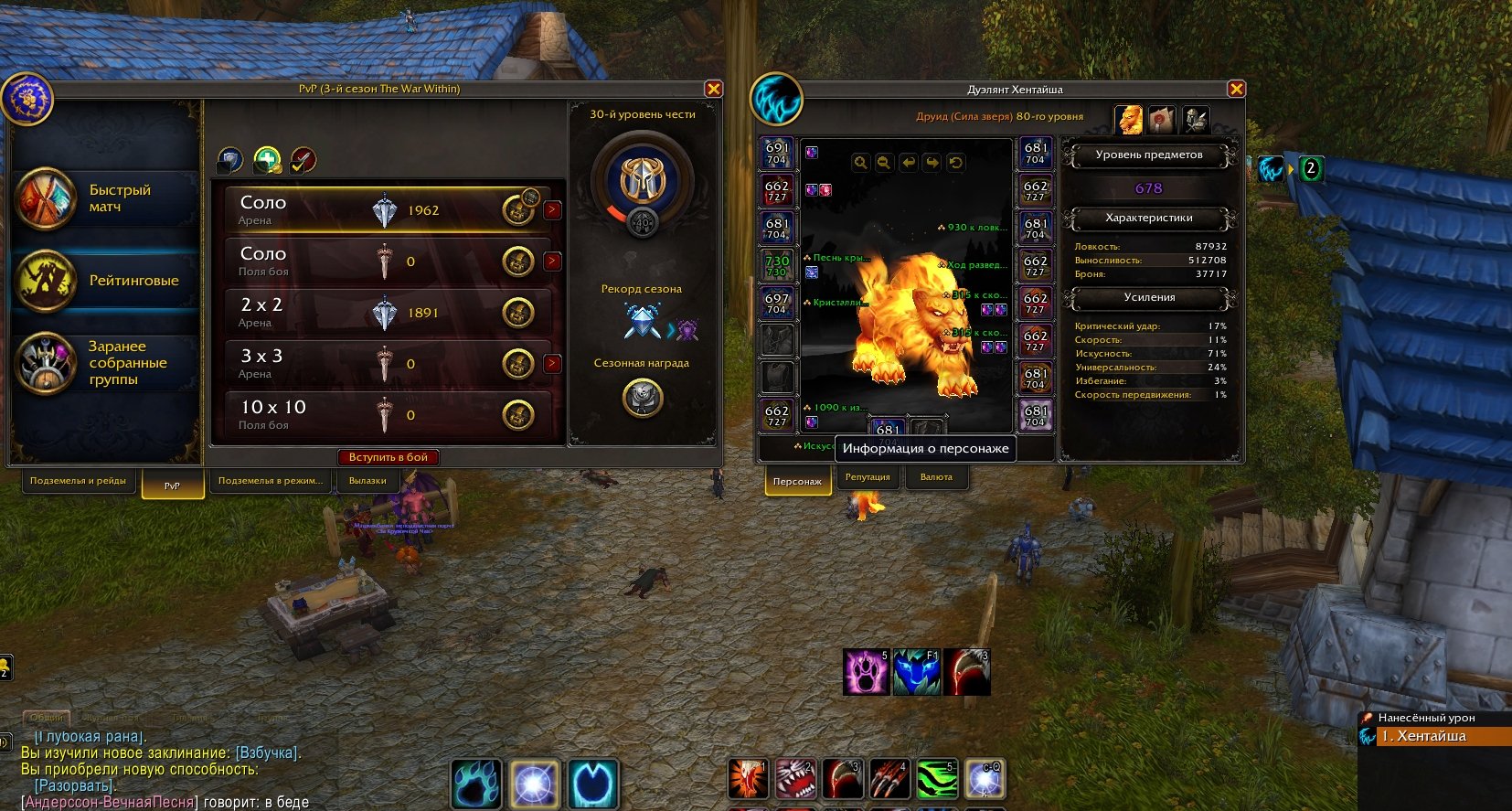
Task: Click the Сезонная награда reward icon
Action: (x=642, y=397)
